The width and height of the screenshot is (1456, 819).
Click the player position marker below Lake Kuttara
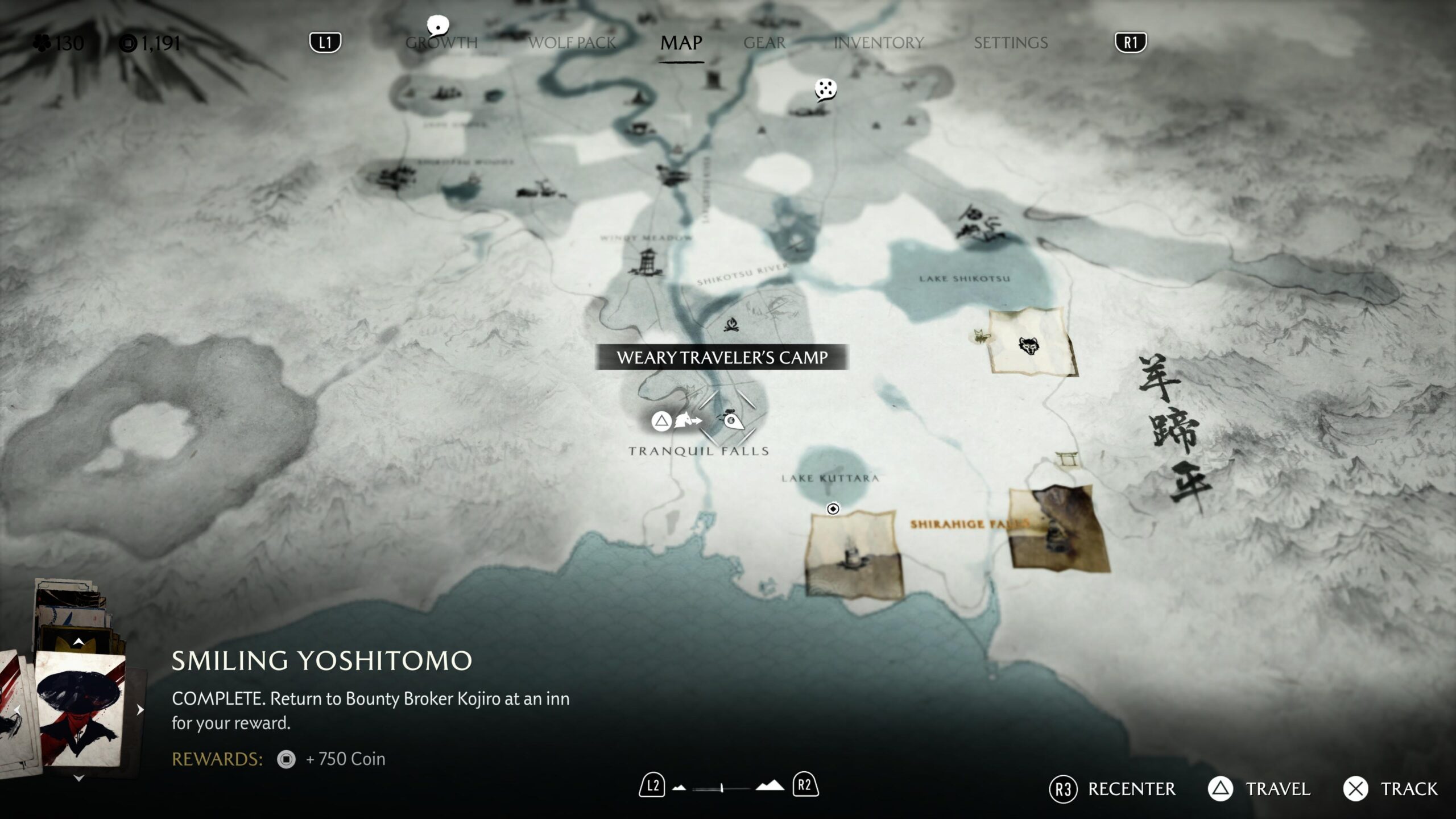click(x=833, y=508)
